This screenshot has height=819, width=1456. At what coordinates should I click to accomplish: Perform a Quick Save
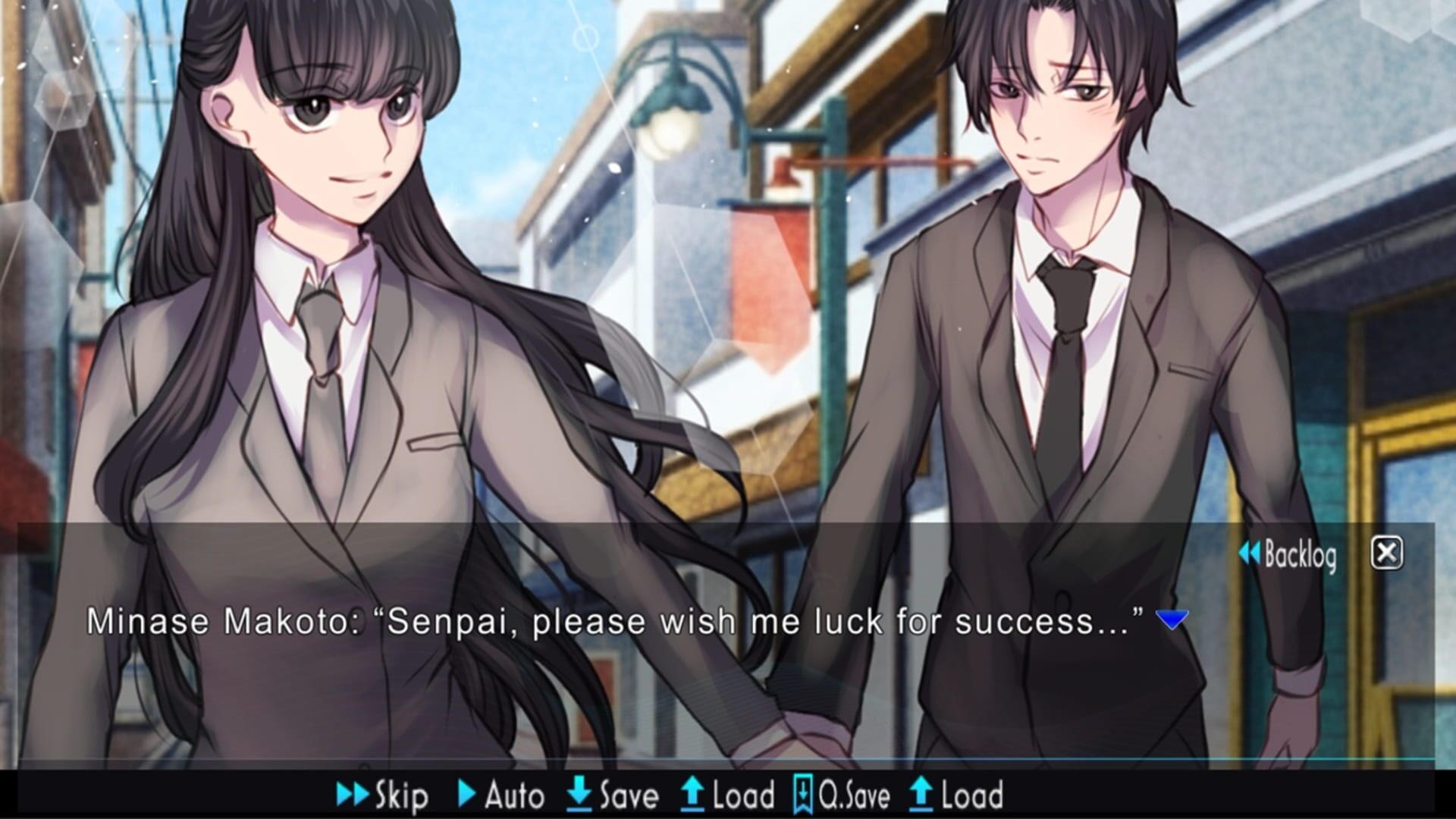coord(846,794)
